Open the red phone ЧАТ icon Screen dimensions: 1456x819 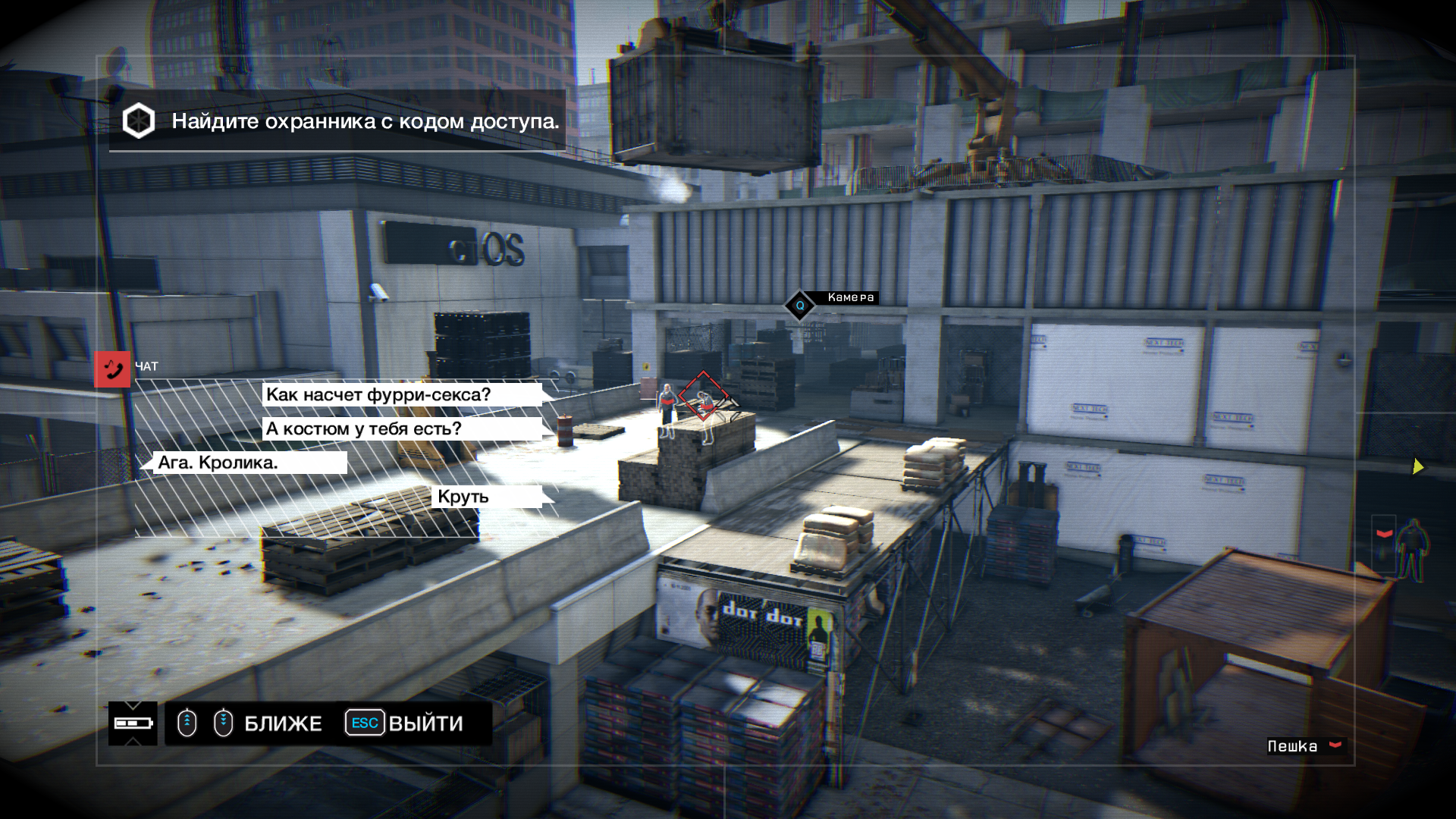[112, 369]
